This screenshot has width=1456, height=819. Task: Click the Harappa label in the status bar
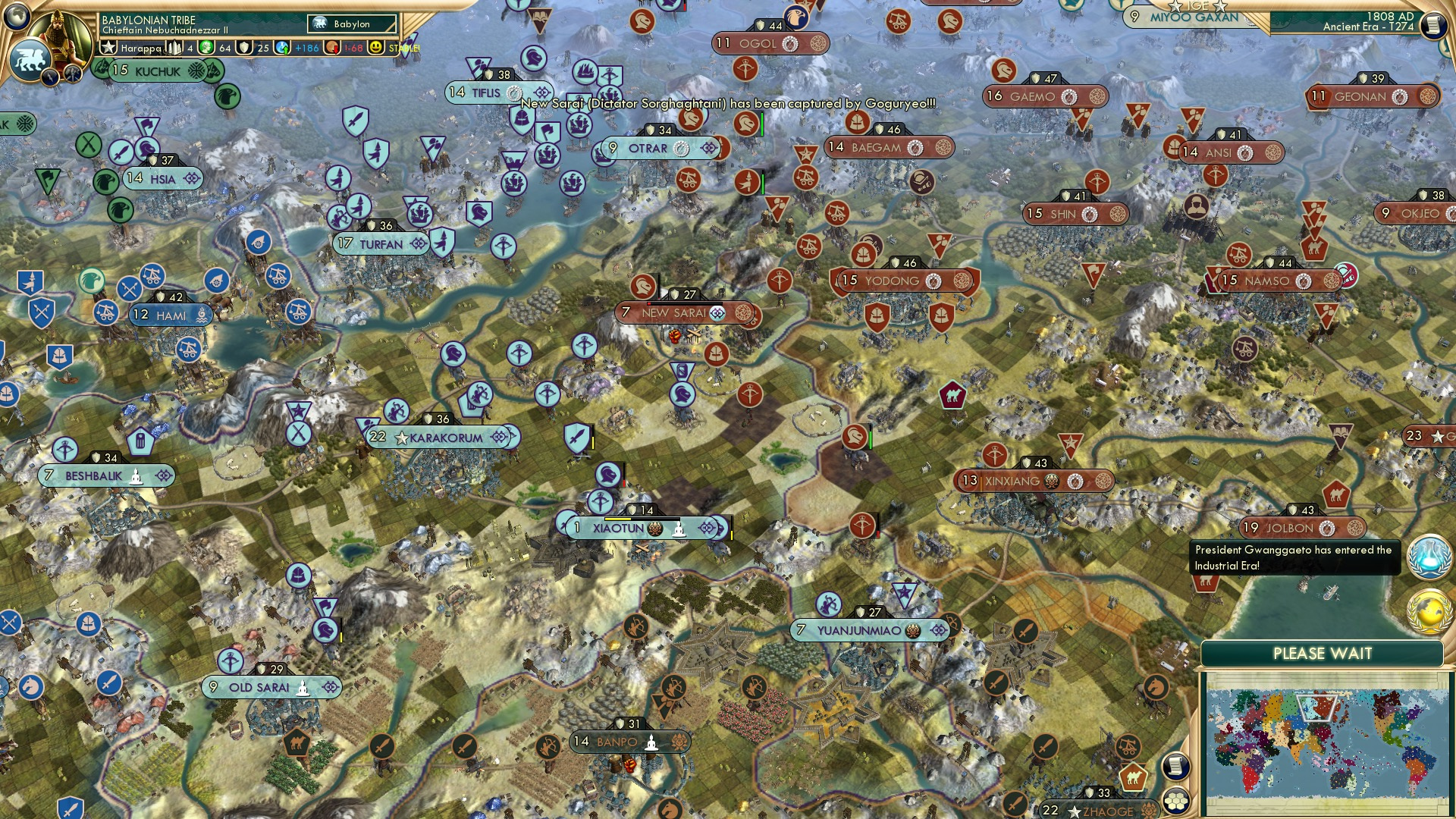tap(141, 48)
